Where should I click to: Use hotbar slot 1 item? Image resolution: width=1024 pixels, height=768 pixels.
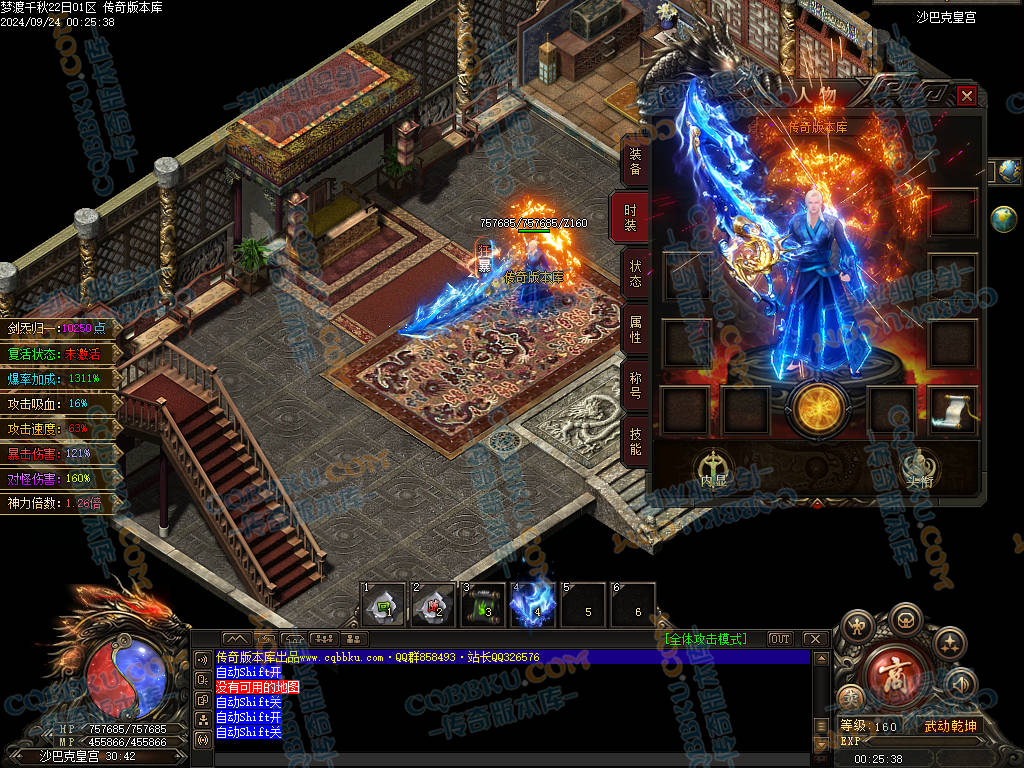[x=383, y=605]
